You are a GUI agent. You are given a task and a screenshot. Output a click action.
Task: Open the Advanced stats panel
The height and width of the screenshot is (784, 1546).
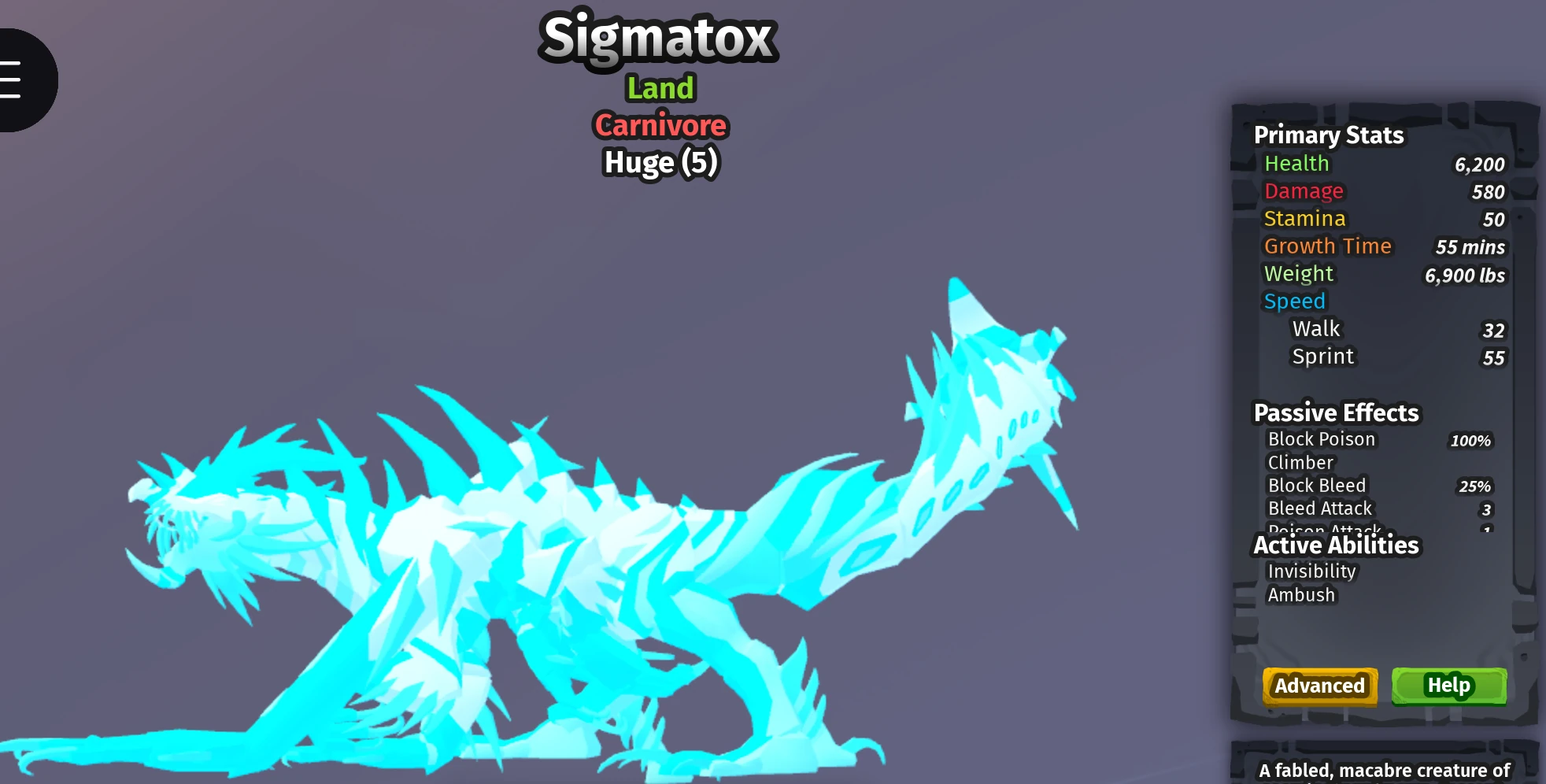point(1320,686)
